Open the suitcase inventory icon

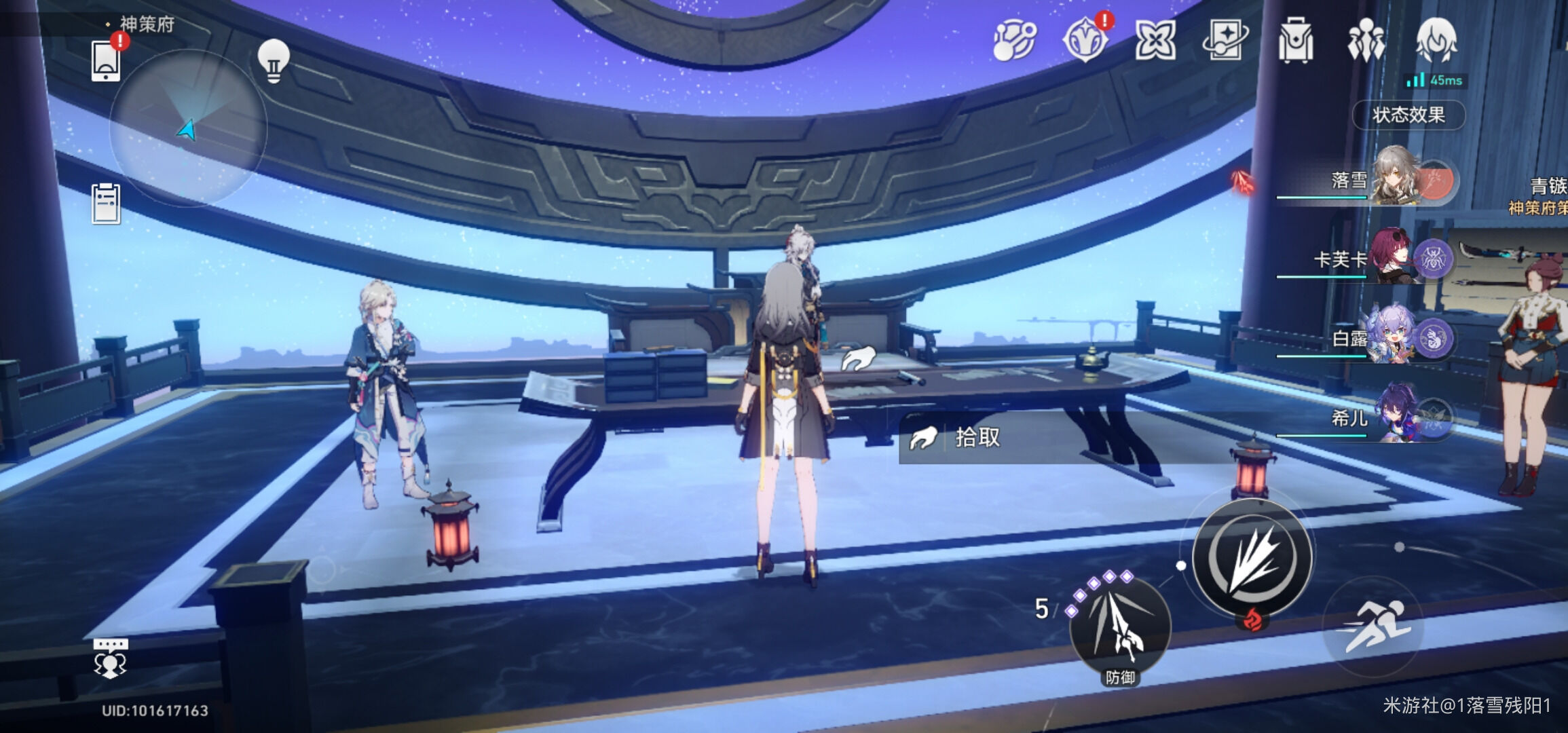tap(1296, 41)
